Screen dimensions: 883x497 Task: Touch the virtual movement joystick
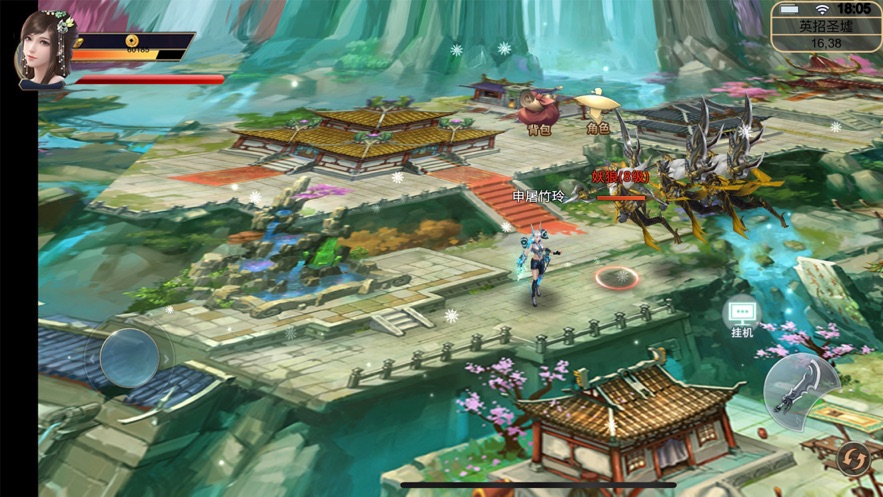point(129,356)
